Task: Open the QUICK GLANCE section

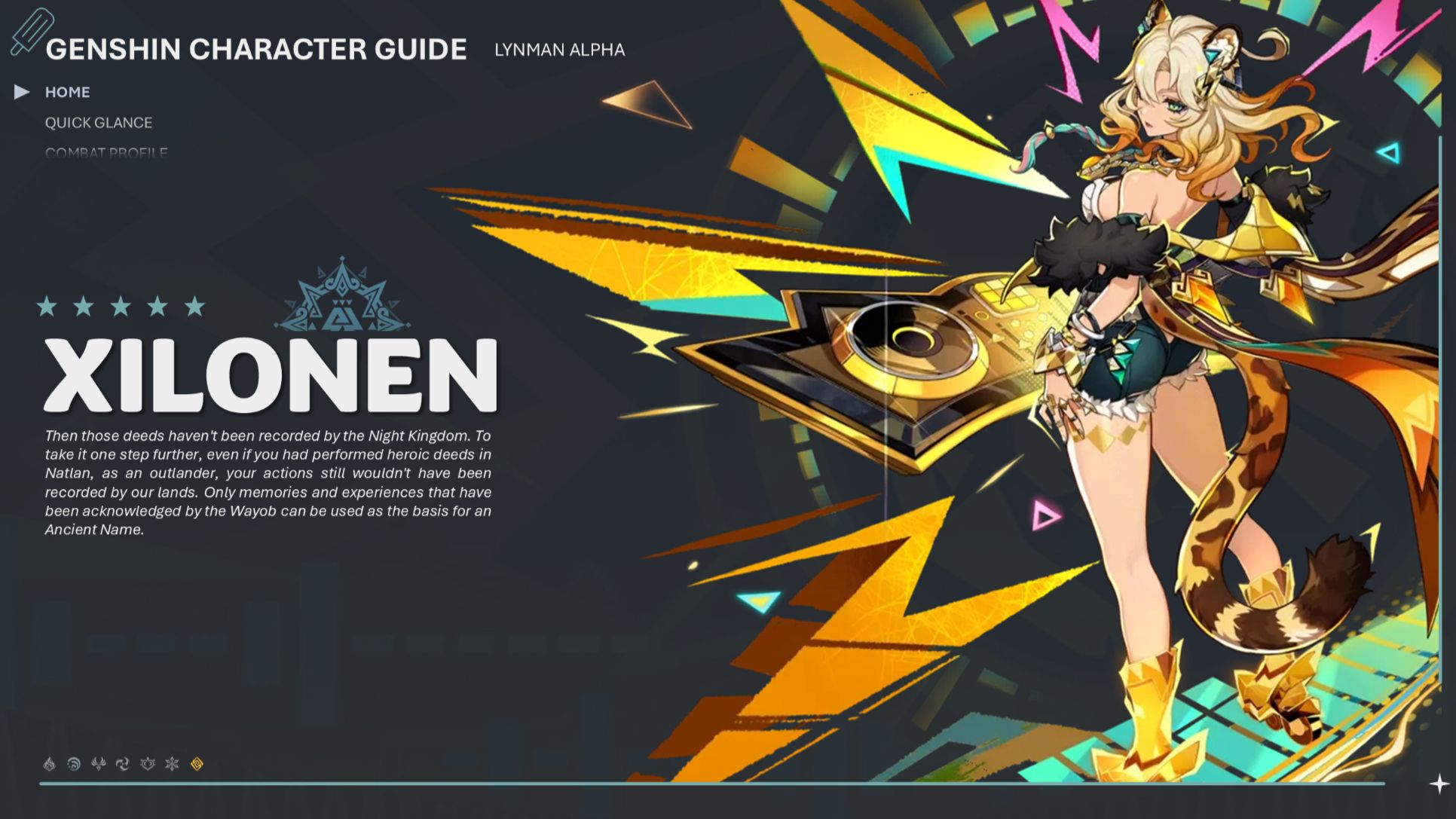Action: click(x=99, y=123)
